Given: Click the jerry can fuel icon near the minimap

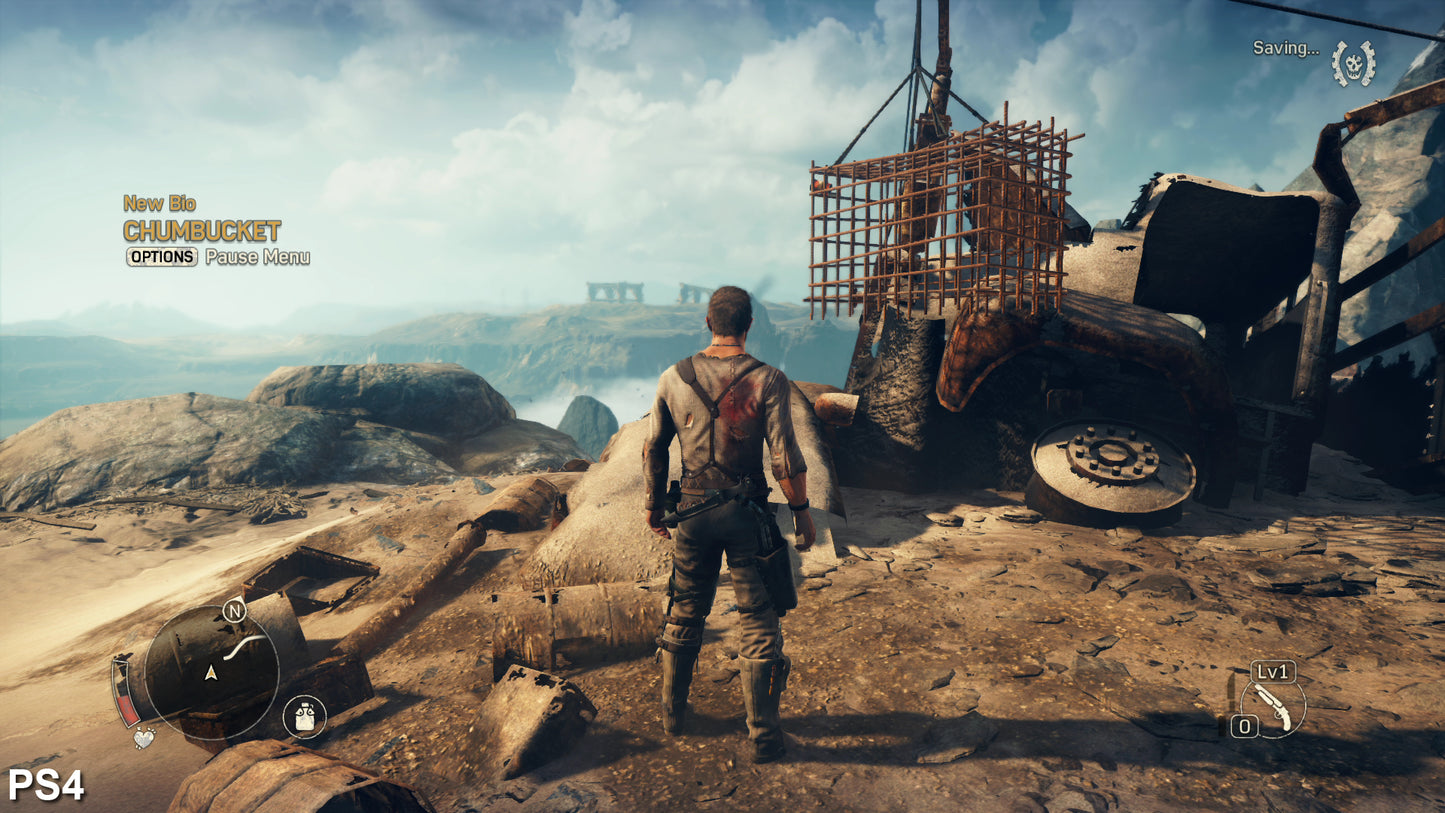Looking at the screenshot, I should point(303,714).
